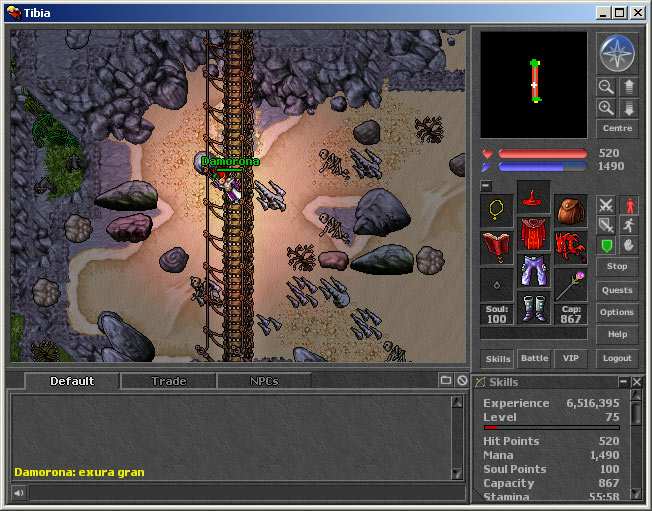Click the Centre minimap button
This screenshot has height=511, width=652.
coord(616,129)
